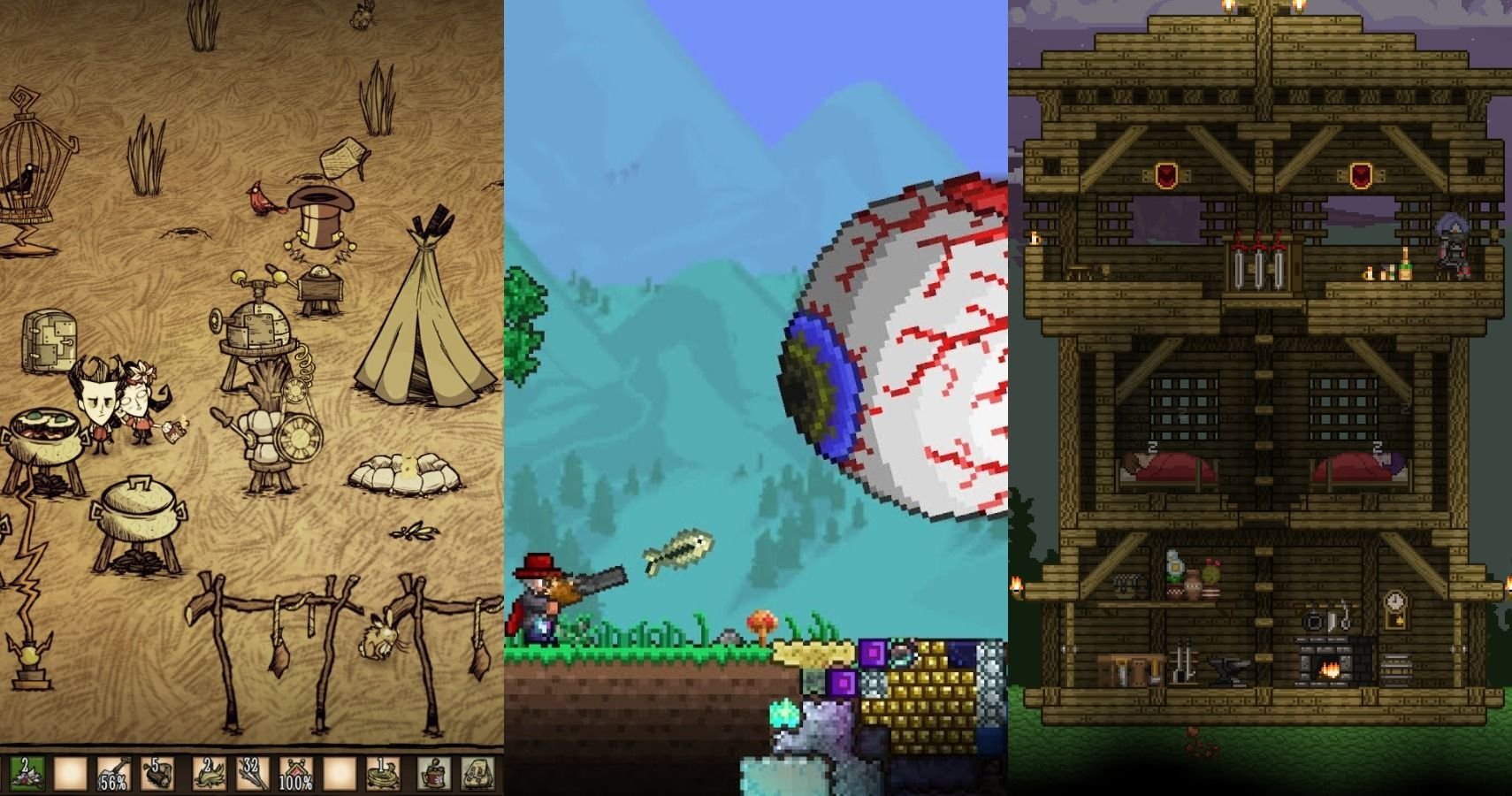Click the item slot showing 100% durability
The image size is (1512, 796).
click(x=297, y=775)
